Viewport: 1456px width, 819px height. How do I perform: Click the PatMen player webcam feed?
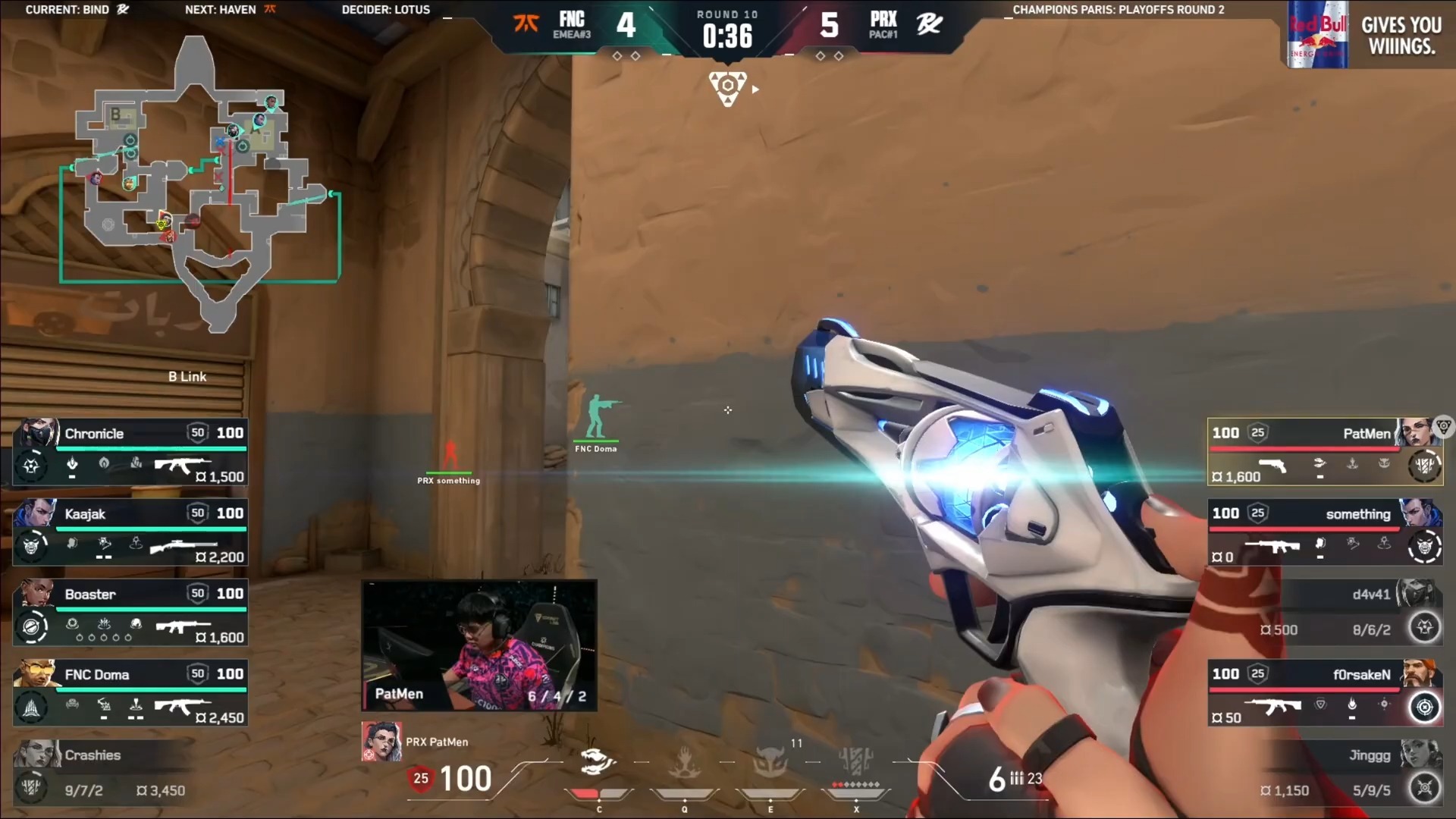coord(479,645)
